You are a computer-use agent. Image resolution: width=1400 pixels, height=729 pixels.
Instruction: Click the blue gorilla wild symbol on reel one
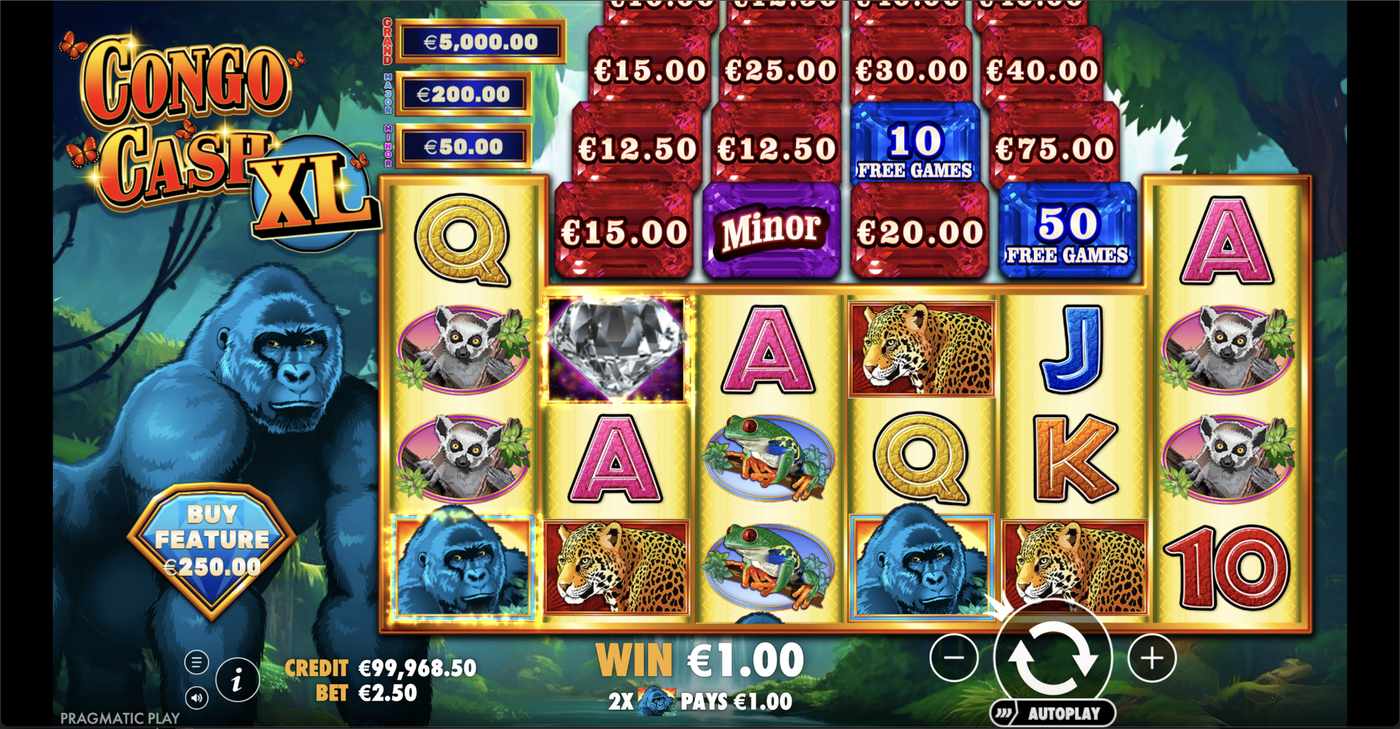(x=464, y=565)
